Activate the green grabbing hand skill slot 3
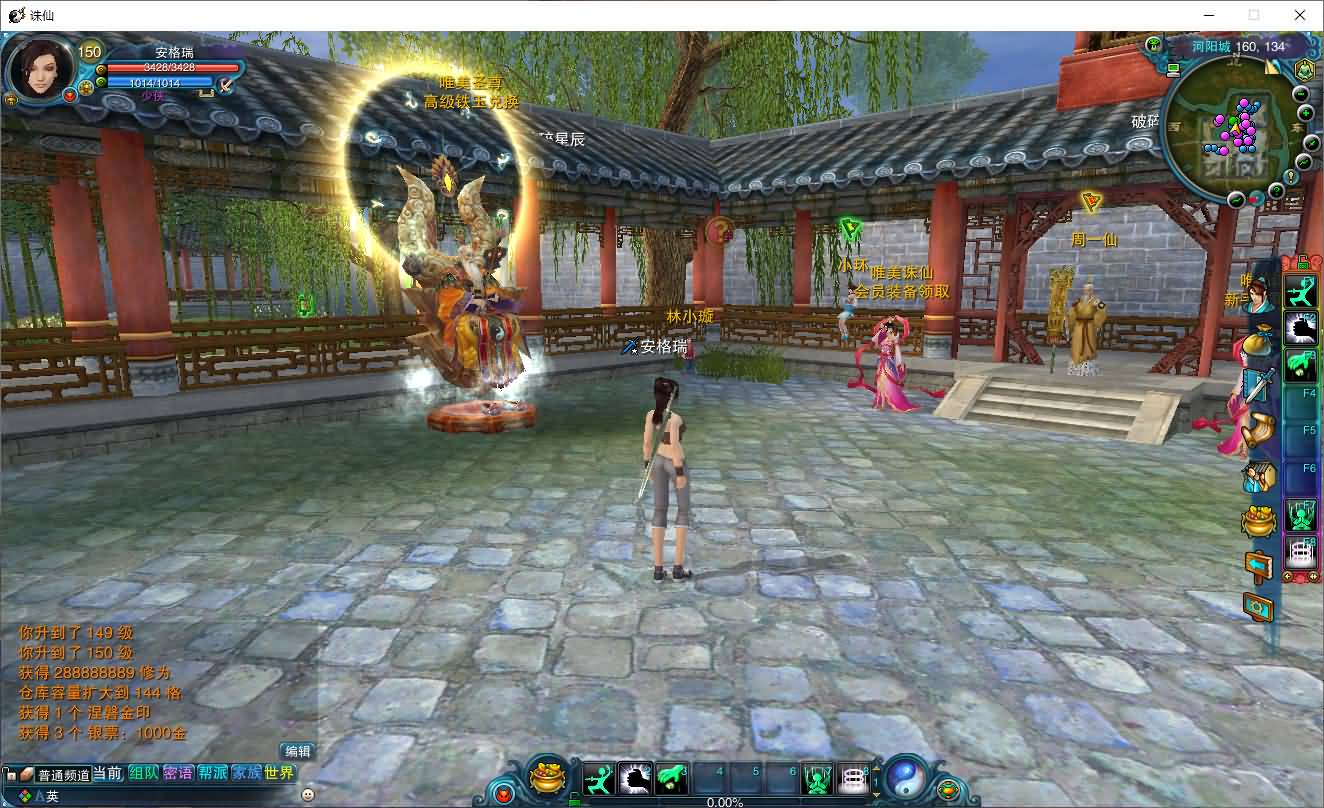The width and height of the screenshot is (1324, 808). pyautogui.click(x=671, y=778)
